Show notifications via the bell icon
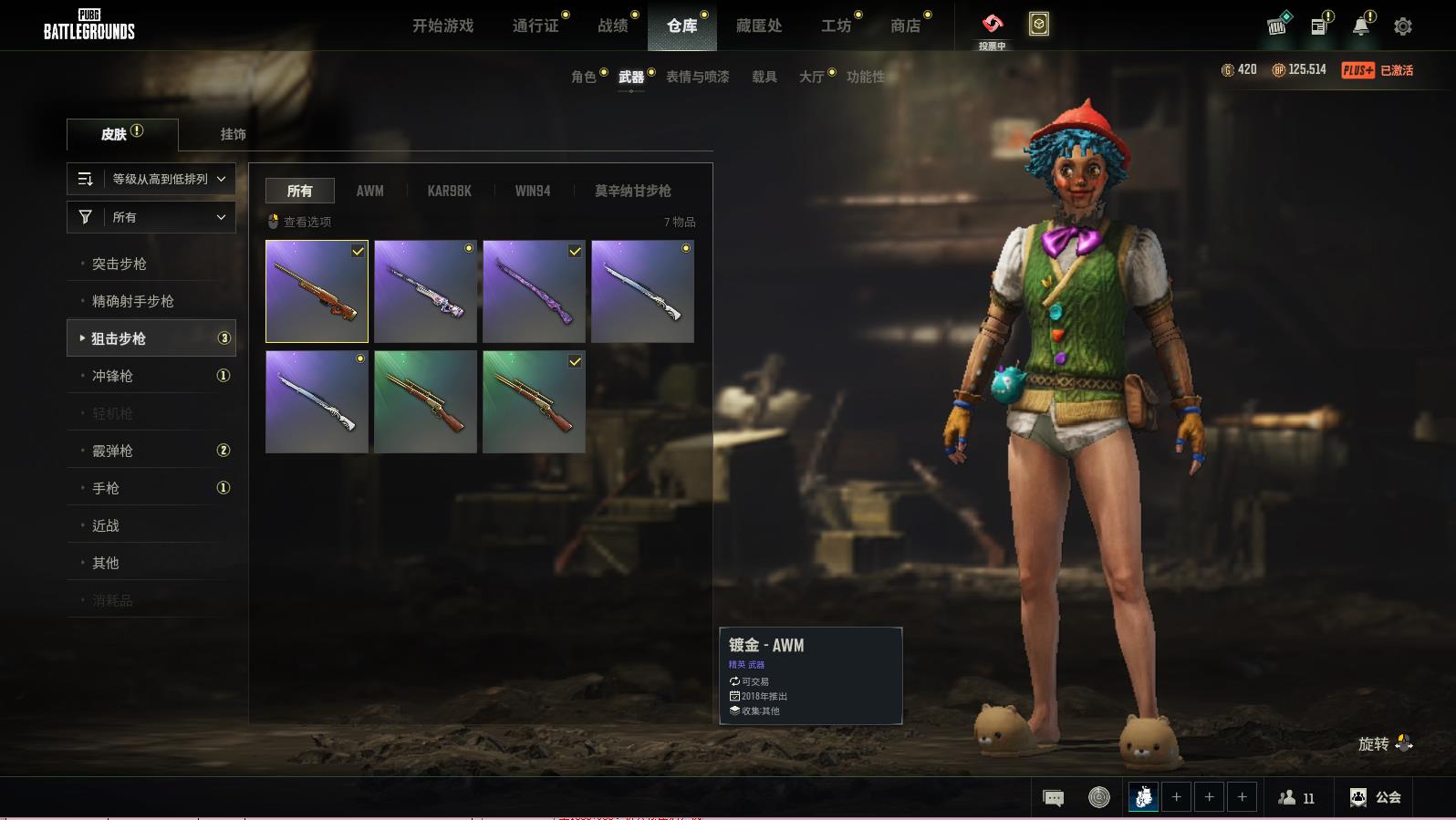Viewport: 1456px width, 820px height. [1360, 26]
